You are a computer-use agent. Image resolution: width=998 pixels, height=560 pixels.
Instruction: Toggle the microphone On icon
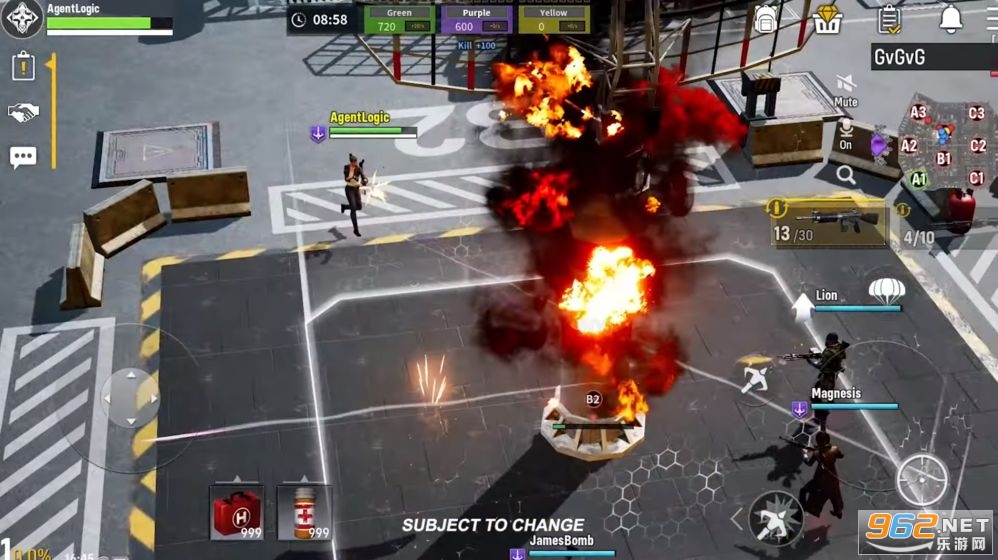tap(845, 131)
